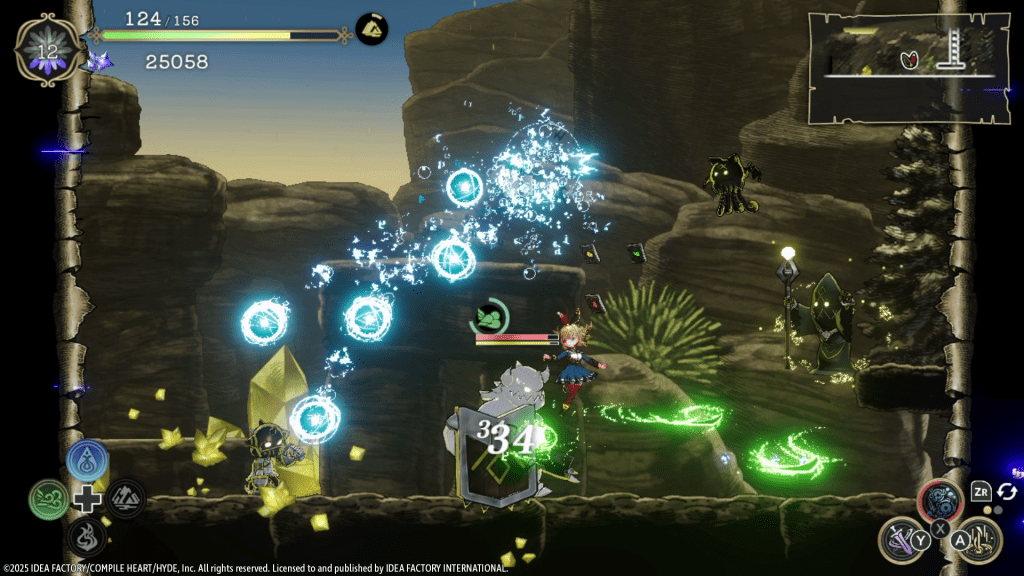Open the minimap in the corner

907,67
